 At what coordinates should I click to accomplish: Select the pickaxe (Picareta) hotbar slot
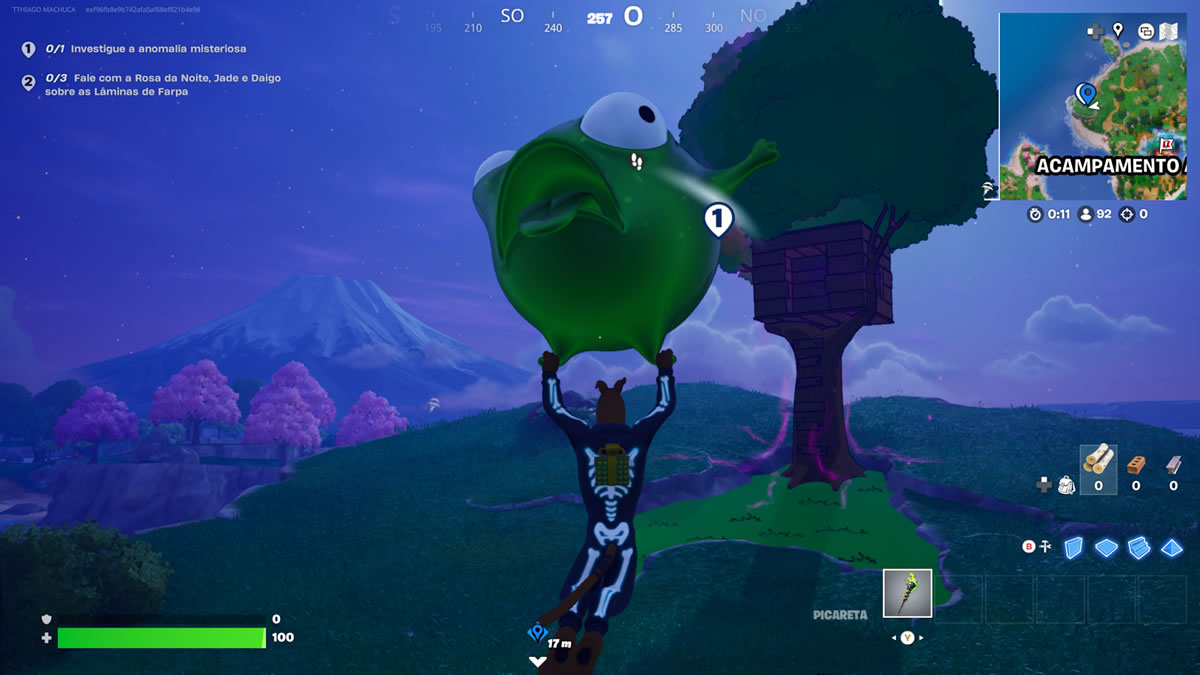click(x=907, y=593)
